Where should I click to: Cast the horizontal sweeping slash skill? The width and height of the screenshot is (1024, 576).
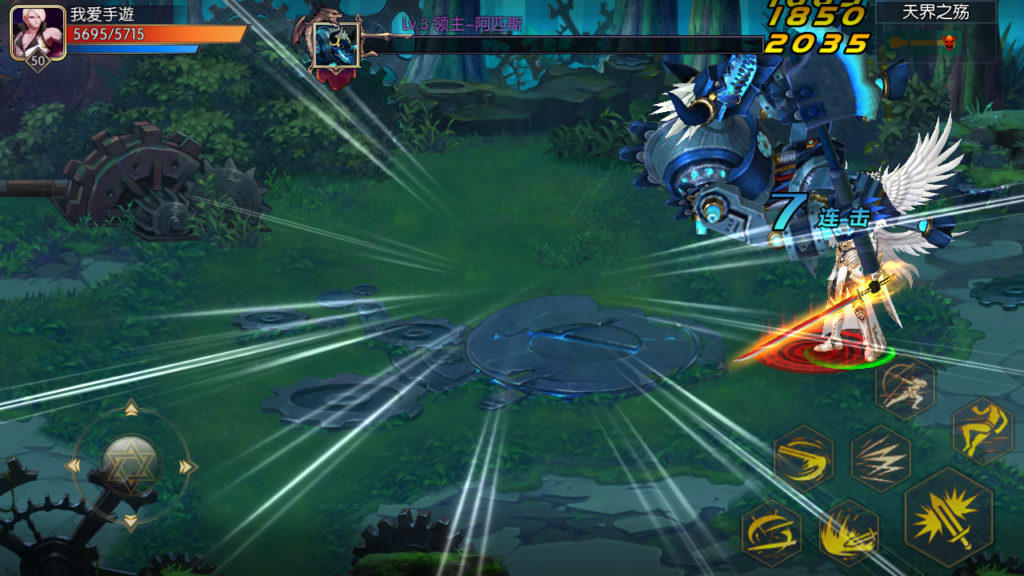pyautogui.click(x=804, y=458)
